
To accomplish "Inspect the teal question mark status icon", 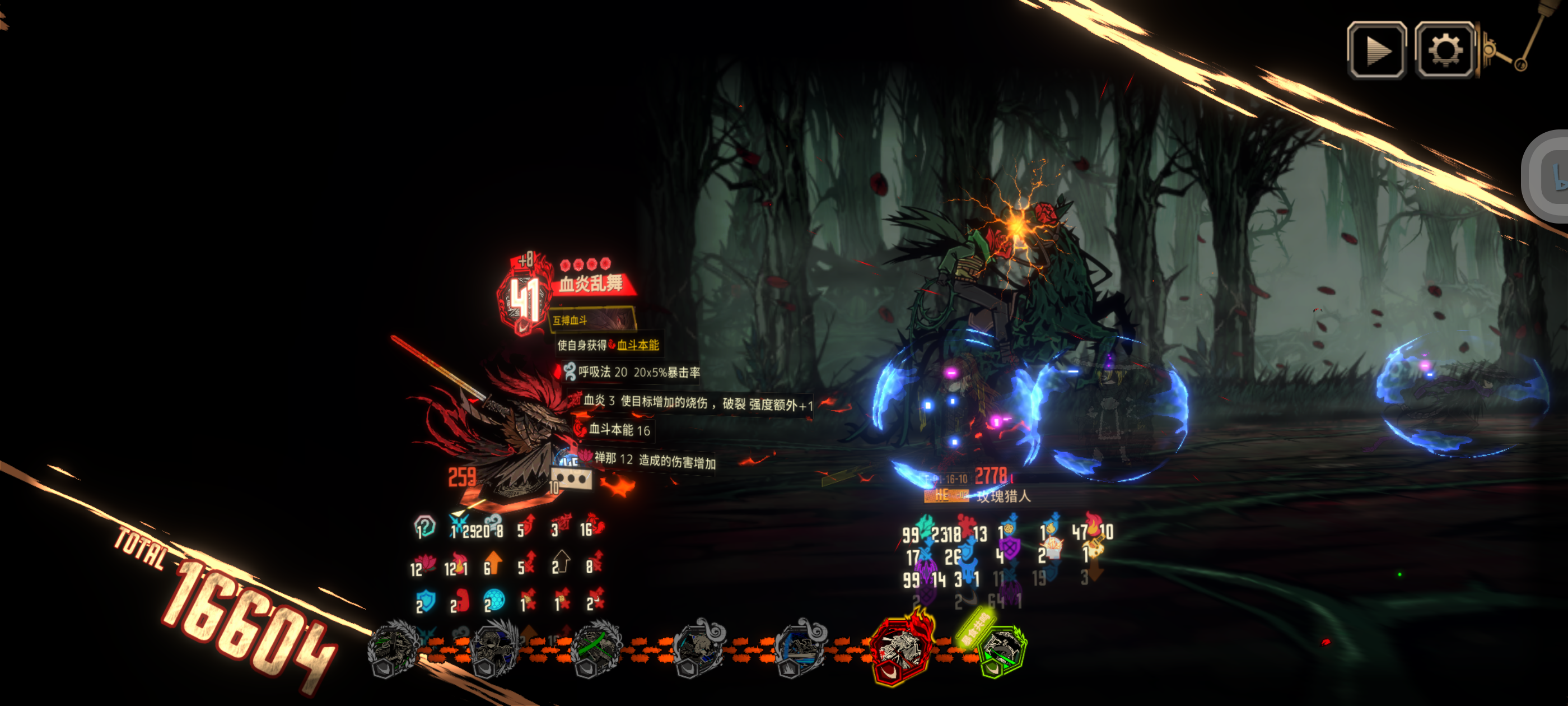I will point(424,526).
